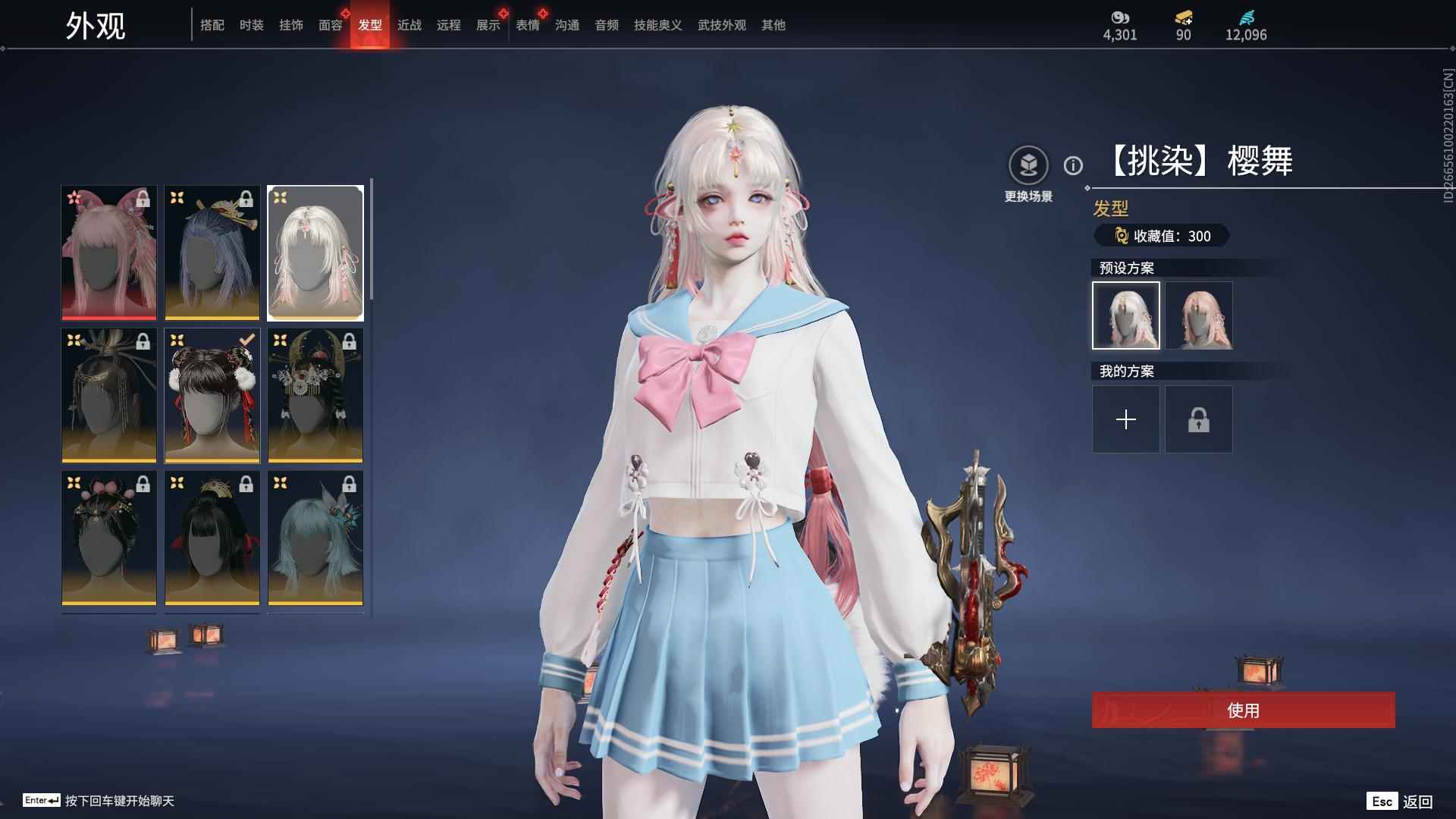This screenshot has width=1456, height=819.
Task: Open the 时装 costume tab
Action: click(x=252, y=25)
